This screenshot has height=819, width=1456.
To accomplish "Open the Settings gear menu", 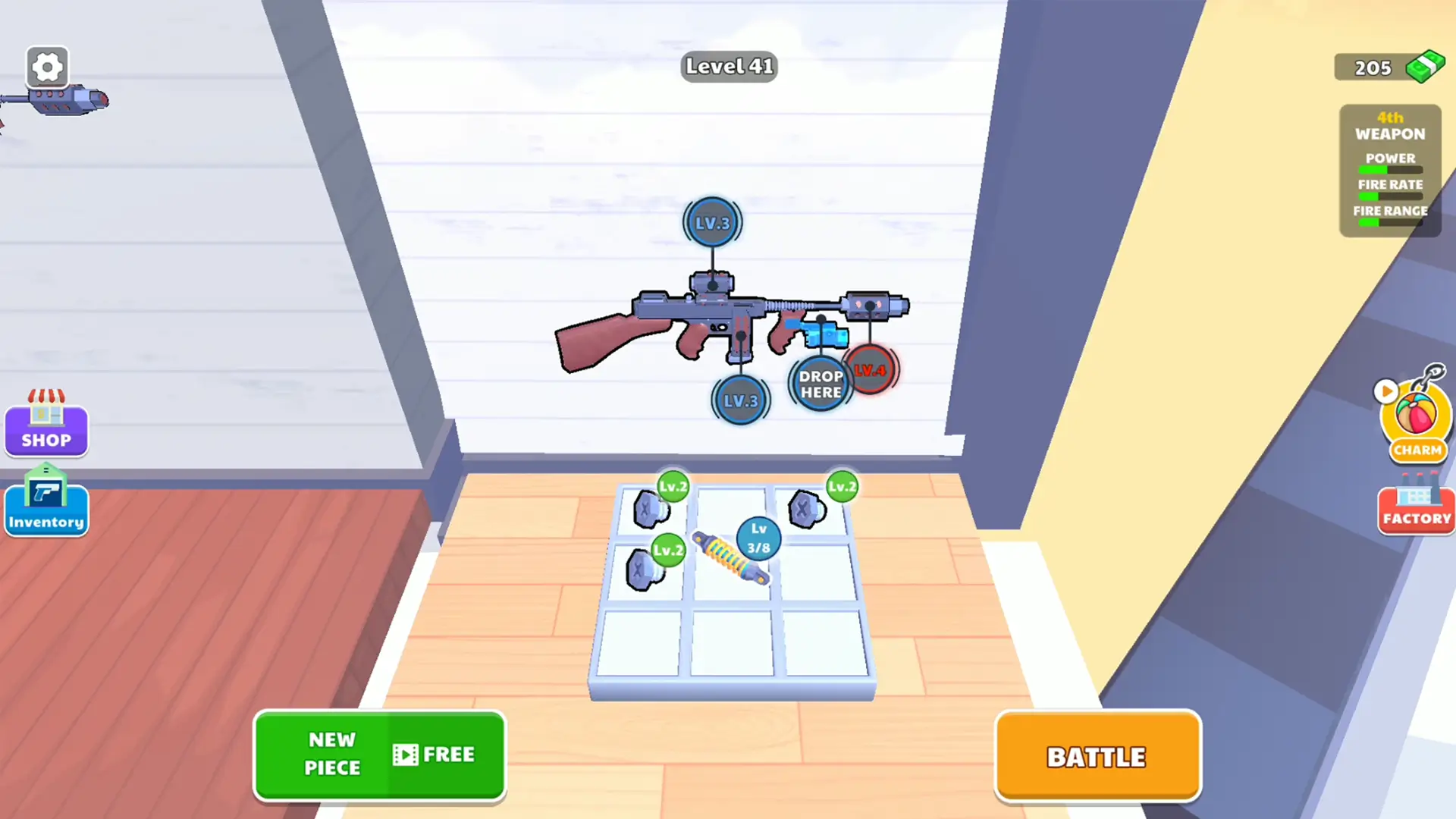I will 47,67.
